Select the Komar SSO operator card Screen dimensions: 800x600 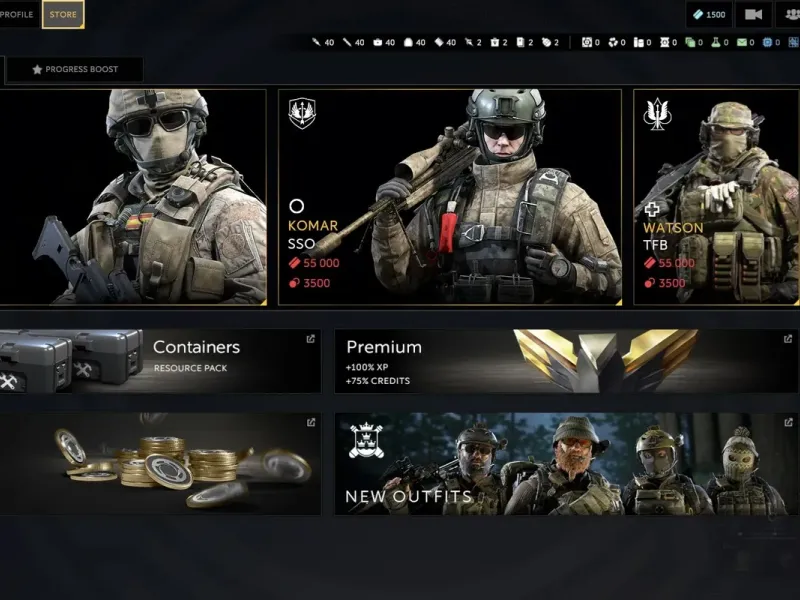[449, 197]
